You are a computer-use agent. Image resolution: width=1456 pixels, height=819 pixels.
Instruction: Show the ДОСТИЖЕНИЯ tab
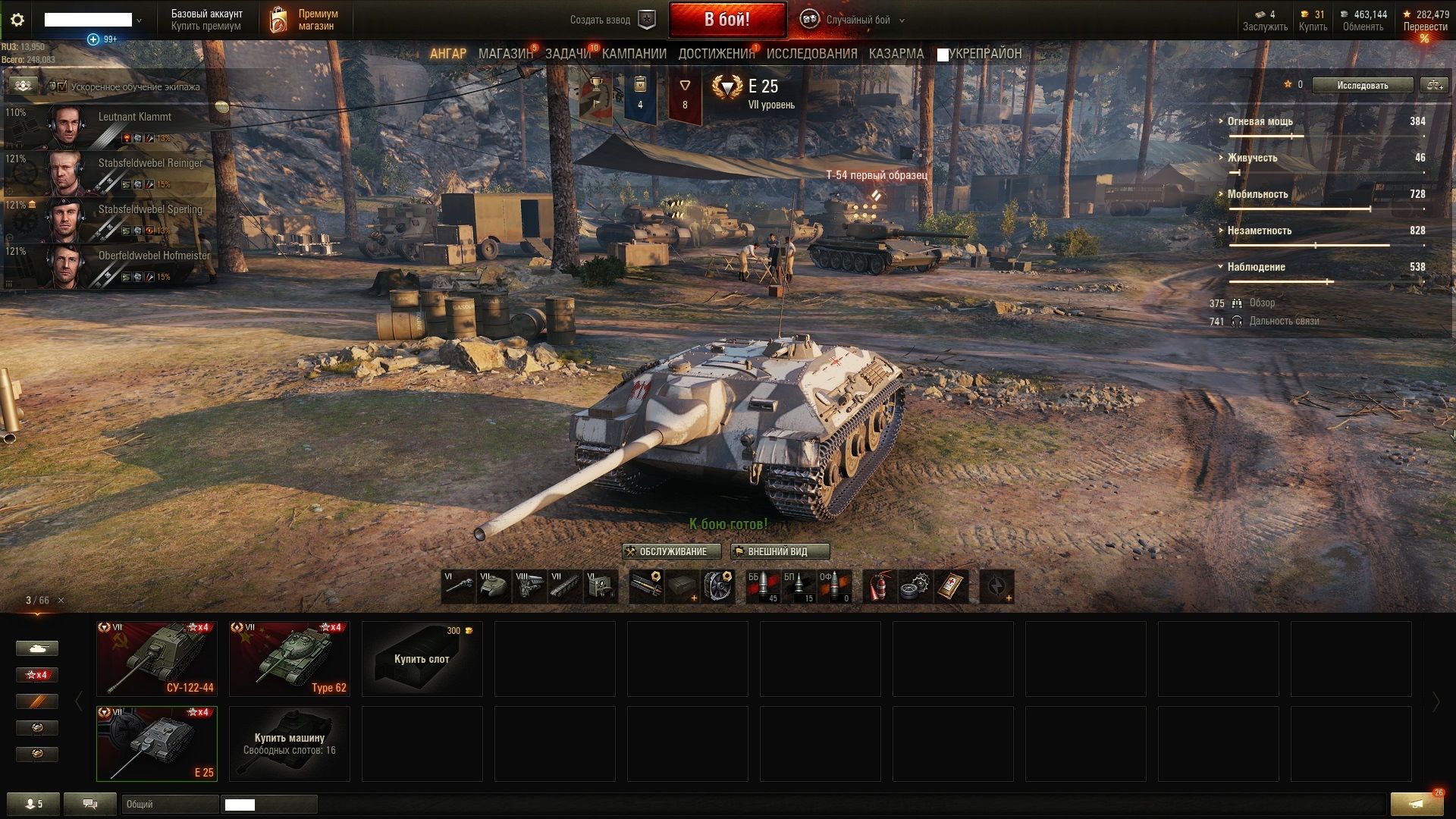pos(716,54)
